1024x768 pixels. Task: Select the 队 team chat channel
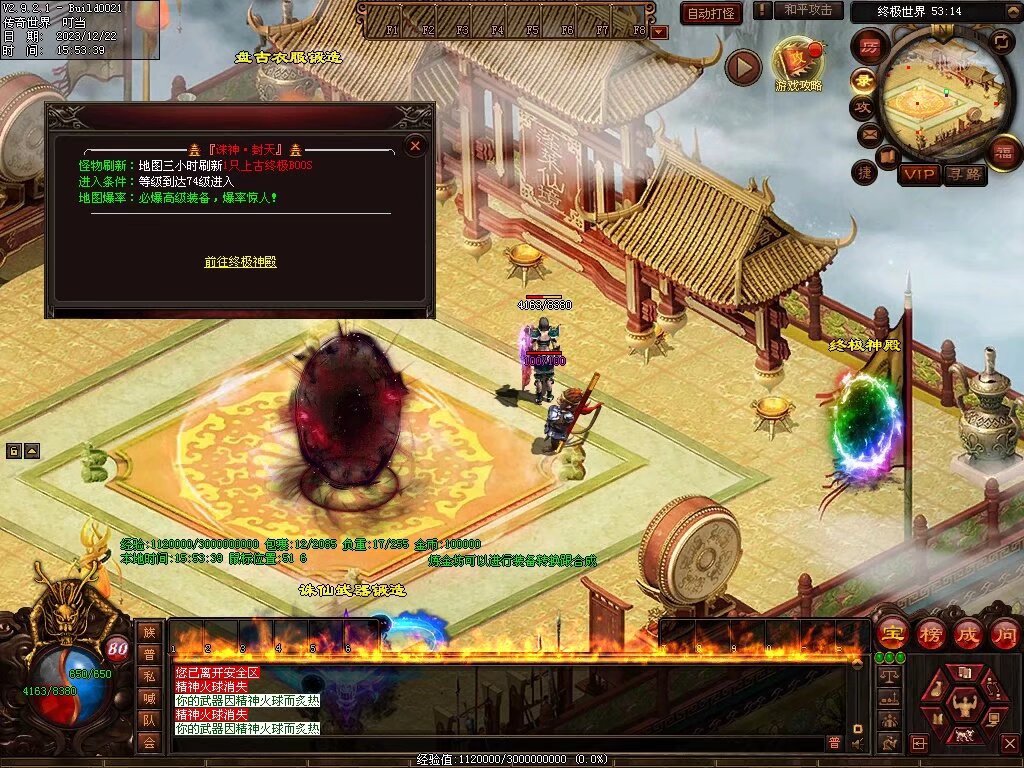click(149, 719)
